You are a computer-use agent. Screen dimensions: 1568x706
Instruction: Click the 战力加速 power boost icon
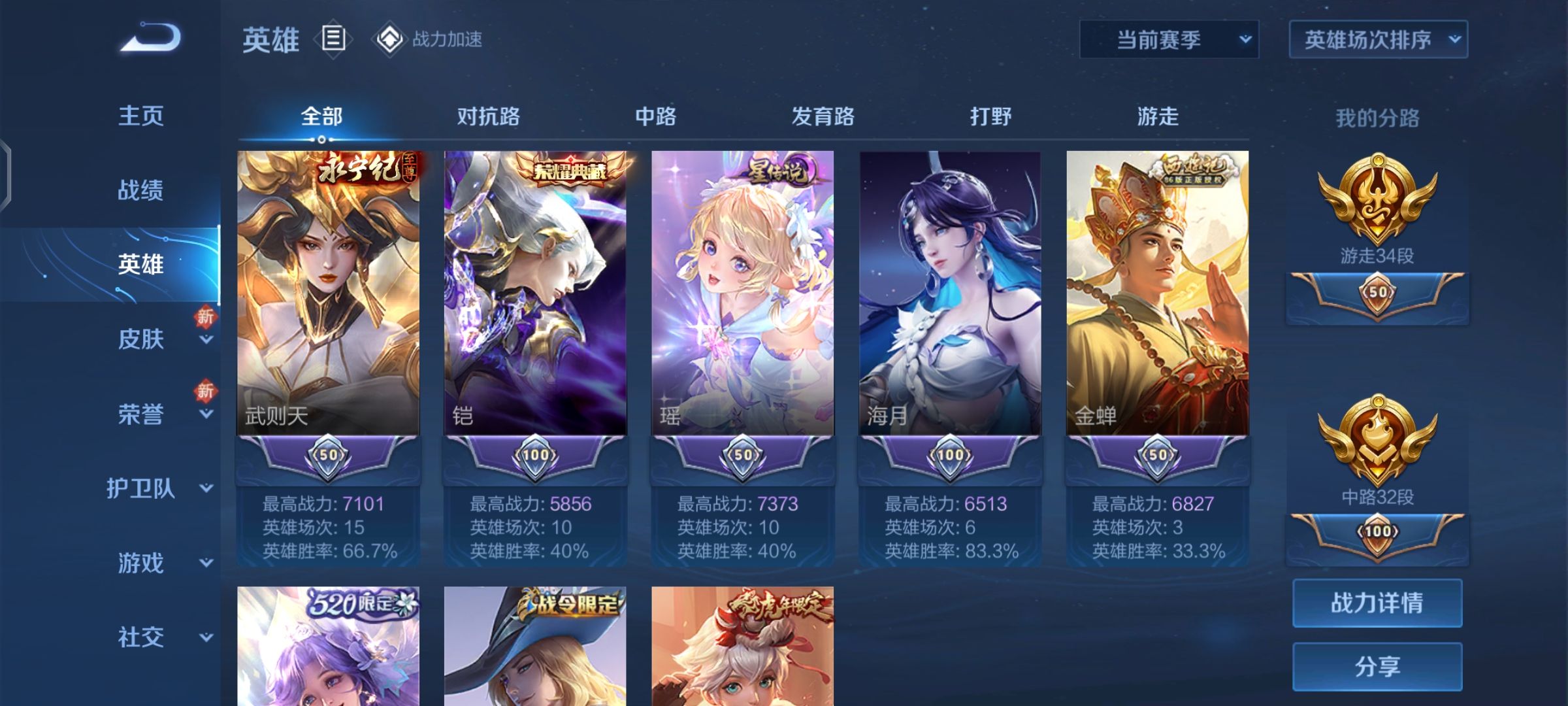(x=388, y=39)
